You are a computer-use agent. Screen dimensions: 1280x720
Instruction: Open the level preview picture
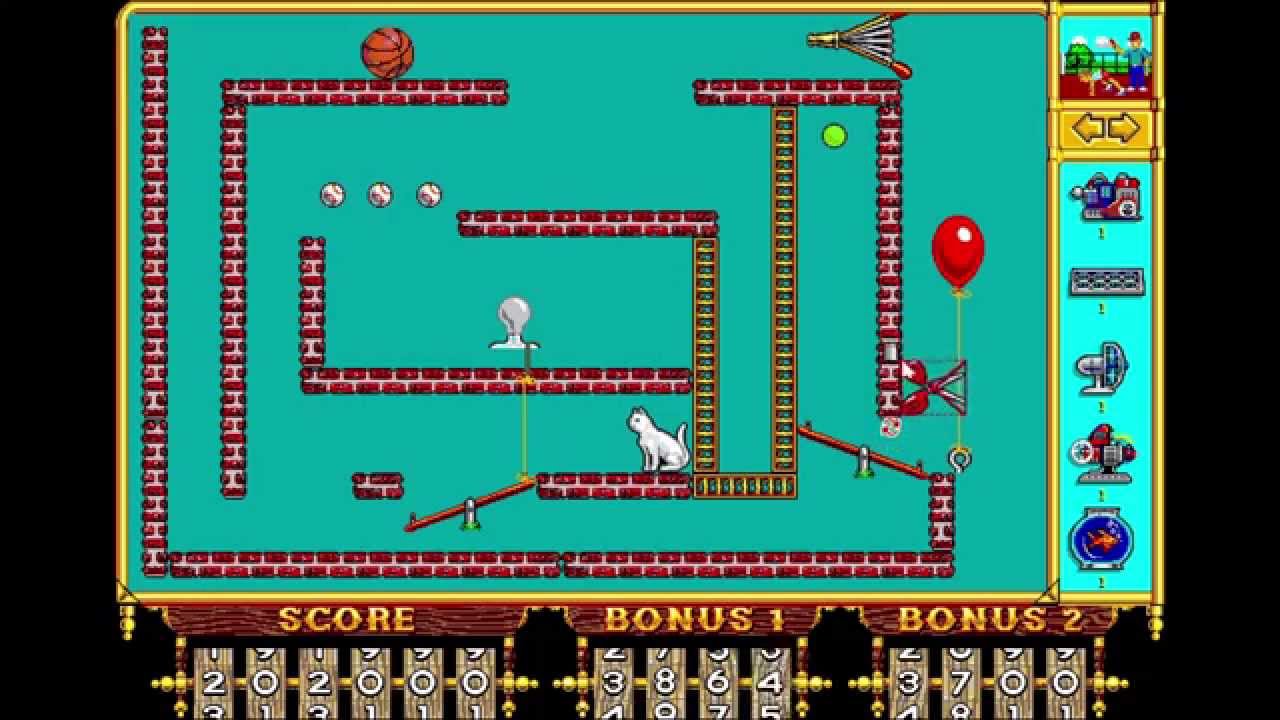point(1103,55)
